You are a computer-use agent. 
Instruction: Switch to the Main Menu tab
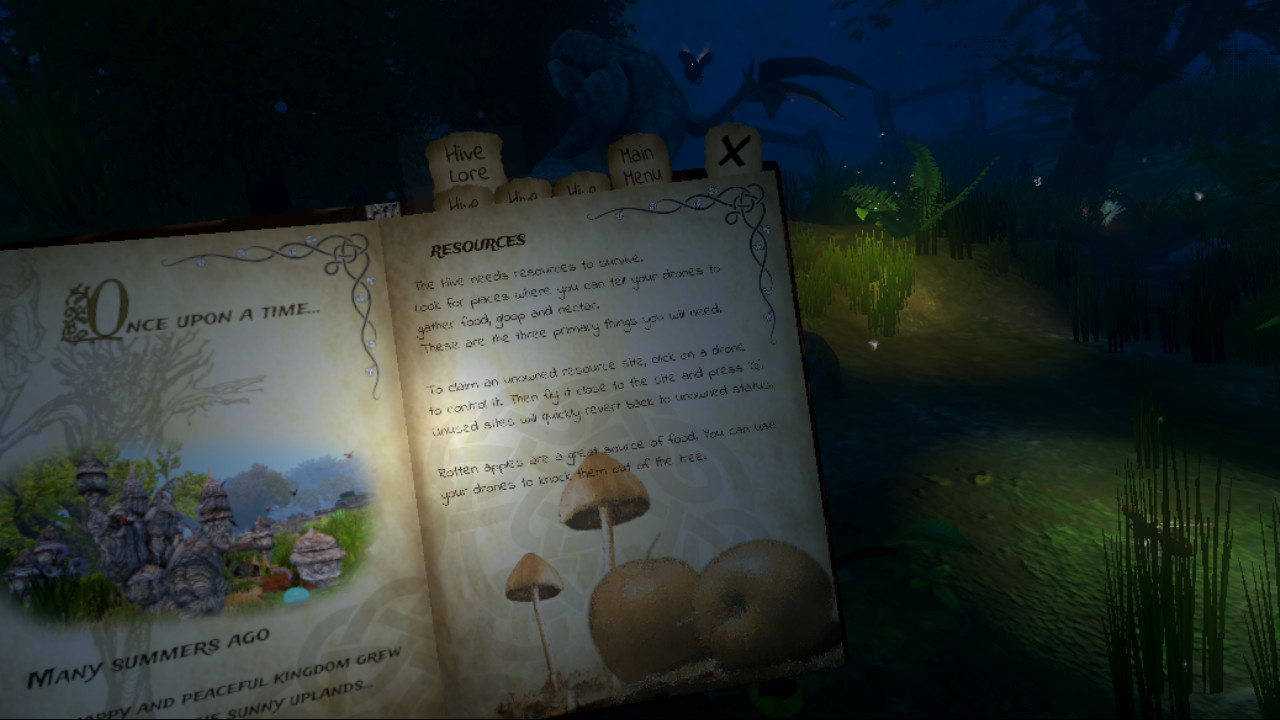coord(640,162)
